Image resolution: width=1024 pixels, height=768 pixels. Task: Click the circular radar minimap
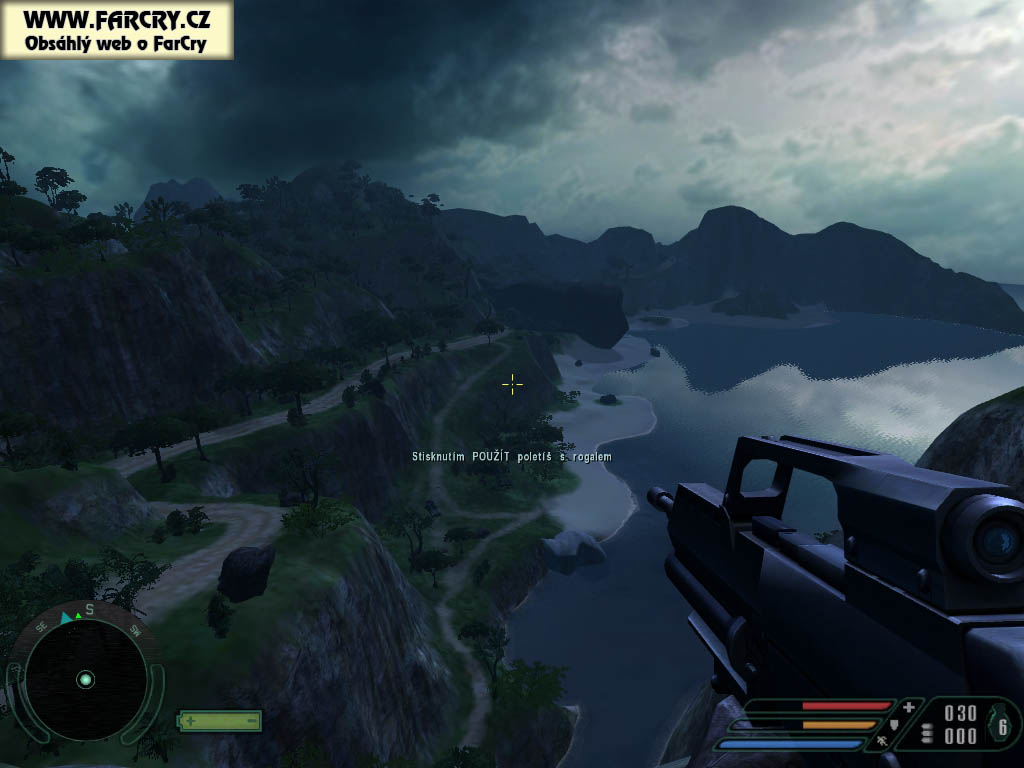pyautogui.click(x=85, y=679)
